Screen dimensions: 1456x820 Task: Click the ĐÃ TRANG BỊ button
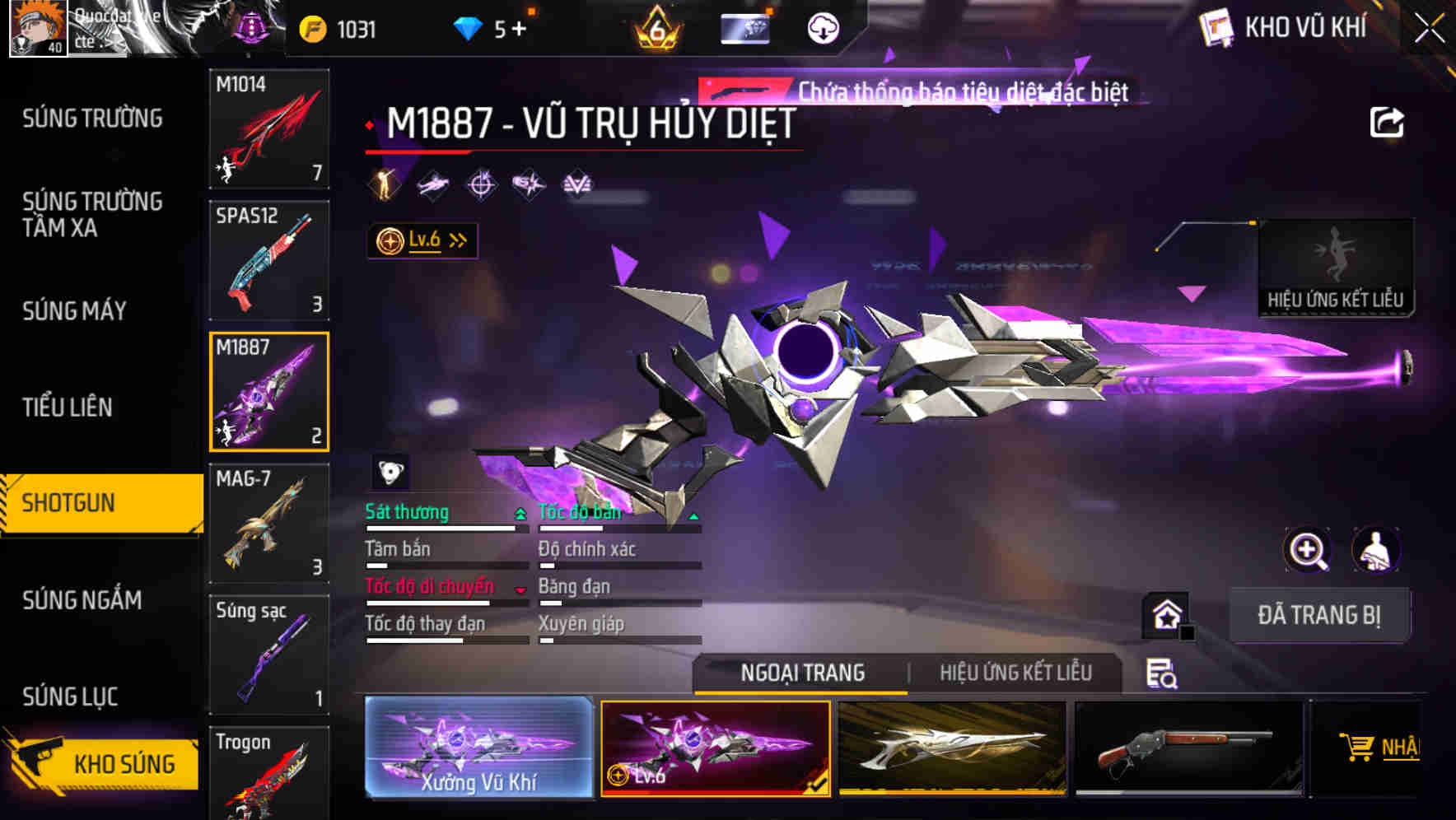click(1319, 615)
